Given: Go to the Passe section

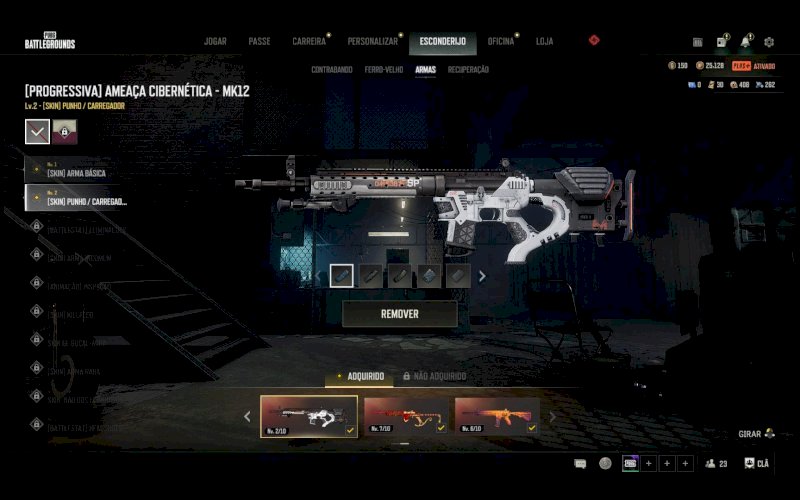Looking at the screenshot, I should [259, 42].
